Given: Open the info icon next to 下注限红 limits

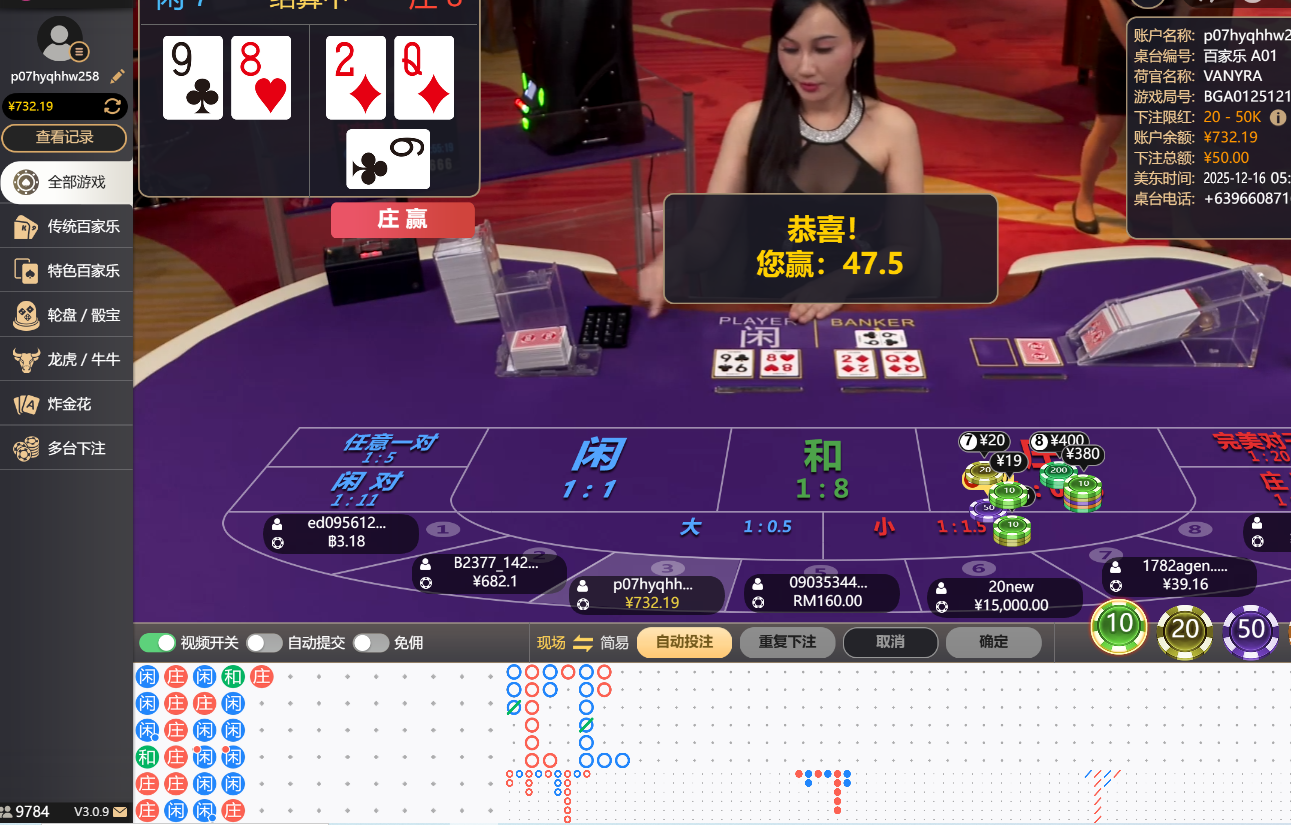Looking at the screenshot, I should (1278, 117).
